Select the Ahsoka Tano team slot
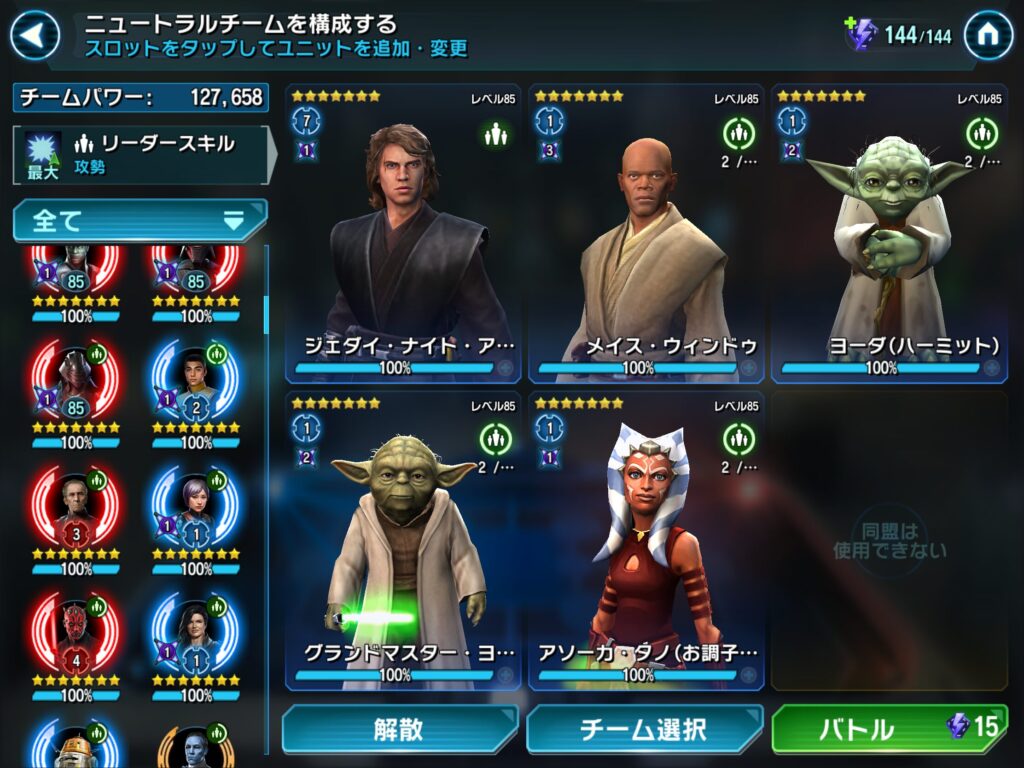The width and height of the screenshot is (1024, 768). click(647, 540)
